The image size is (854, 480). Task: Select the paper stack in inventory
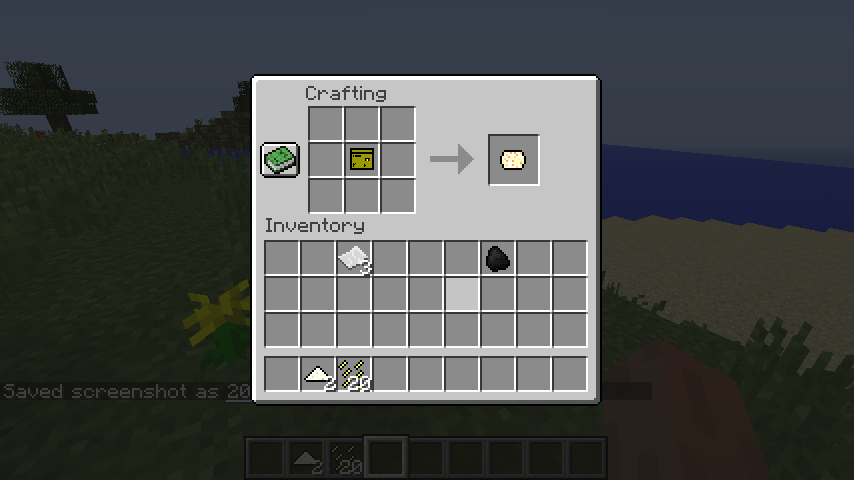point(354,259)
